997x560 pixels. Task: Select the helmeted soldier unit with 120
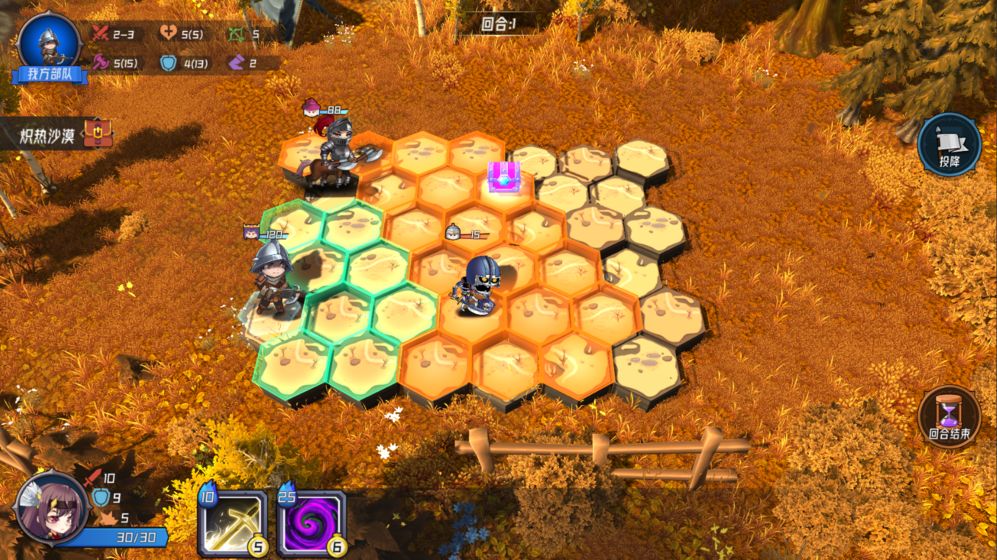coord(272,279)
